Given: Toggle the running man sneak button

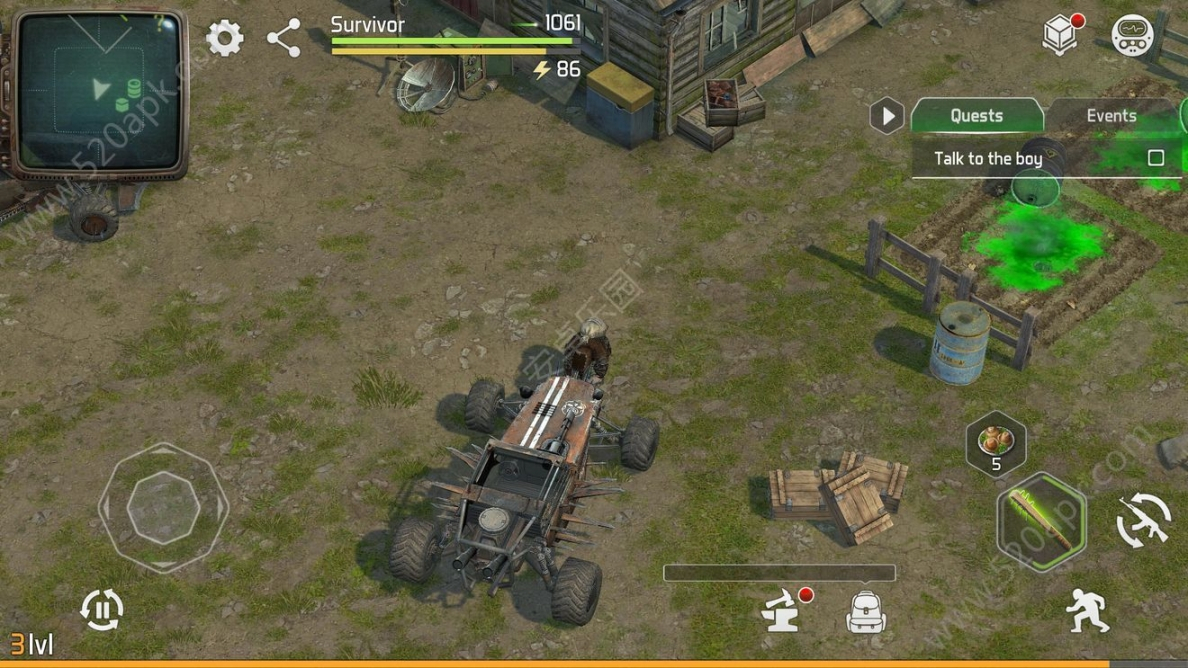Looking at the screenshot, I should (1087, 610).
